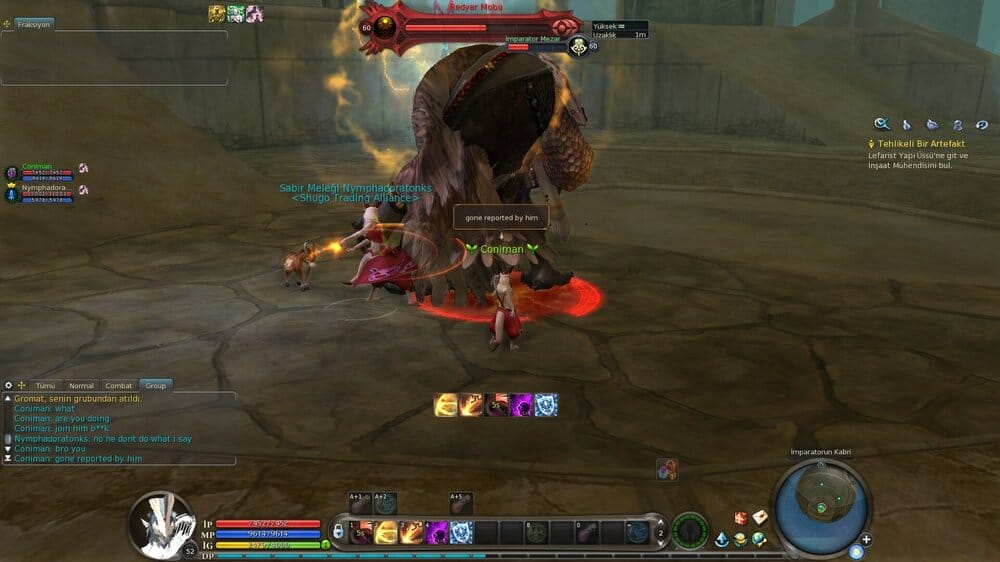Click the chat scroll-up arrow

tap(7, 398)
